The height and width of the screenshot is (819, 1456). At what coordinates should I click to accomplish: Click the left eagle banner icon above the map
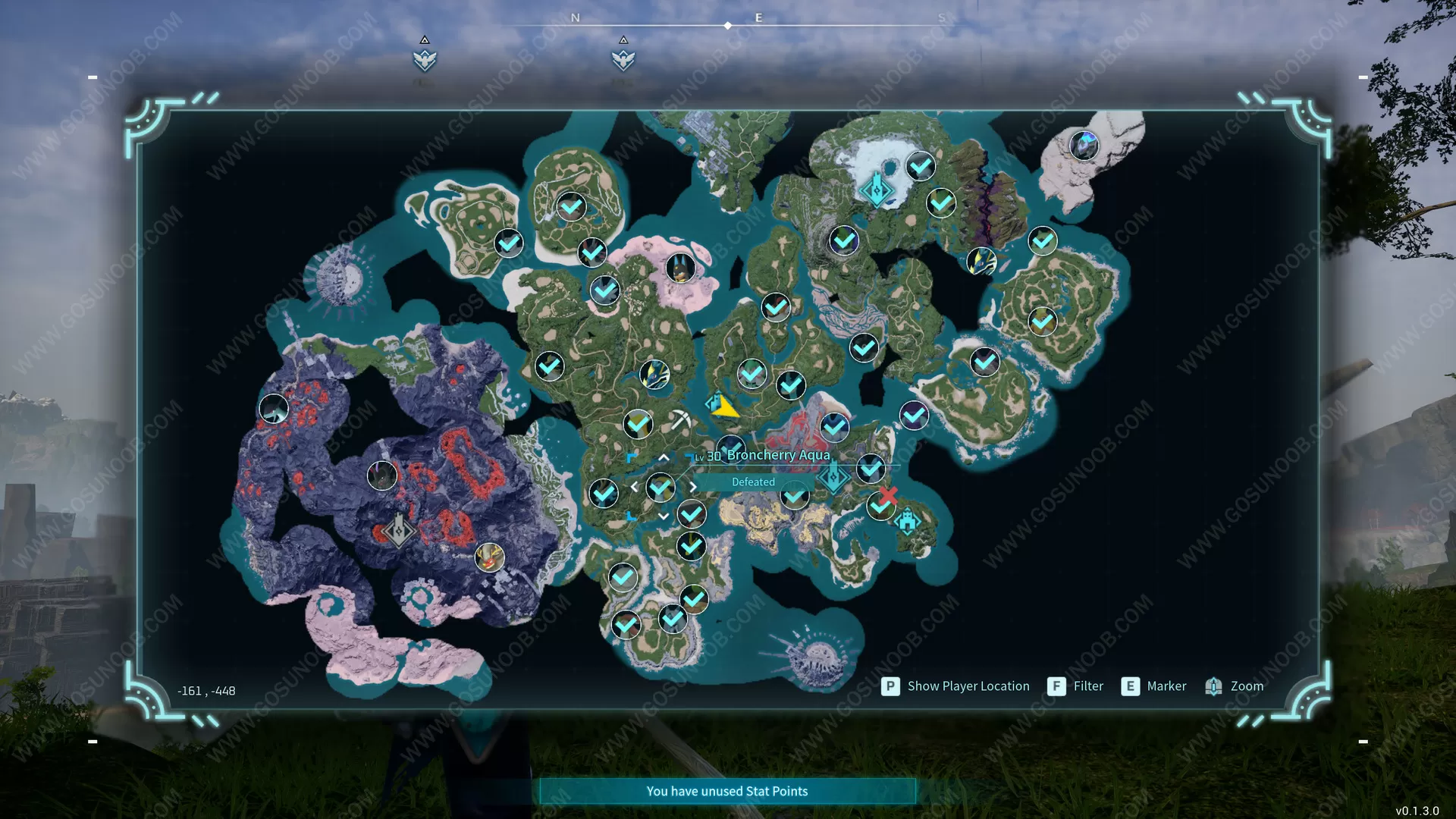click(424, 60)
